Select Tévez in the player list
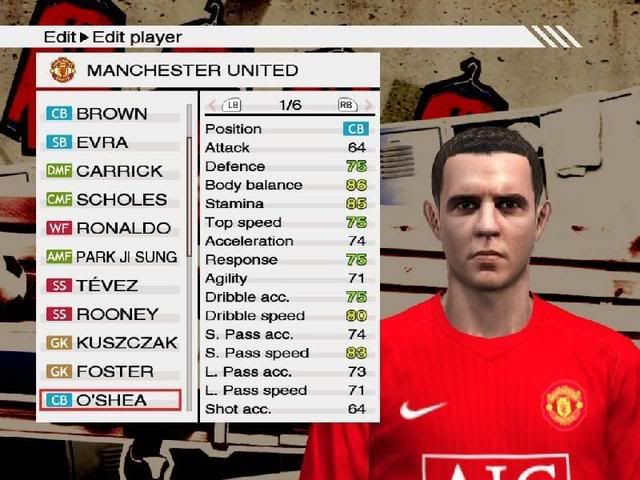640x480 pixels. point(110,285)
